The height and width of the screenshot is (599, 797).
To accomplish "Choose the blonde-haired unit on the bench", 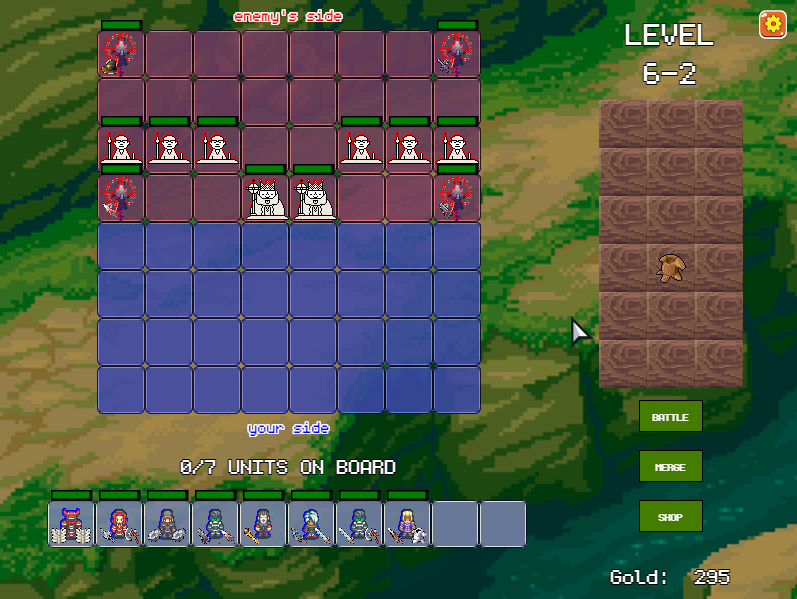I will 407,524.
